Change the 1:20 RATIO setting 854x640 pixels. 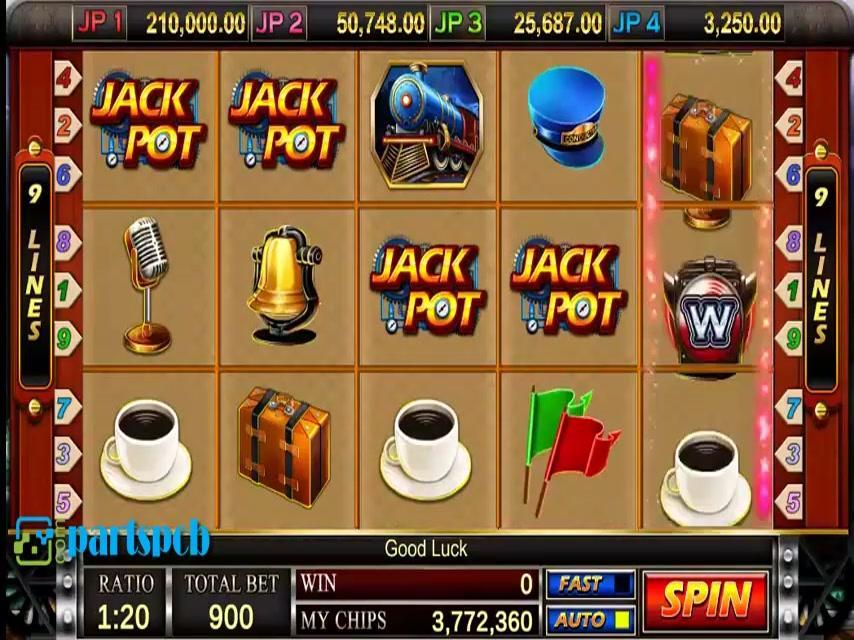(x=125, y=602)
